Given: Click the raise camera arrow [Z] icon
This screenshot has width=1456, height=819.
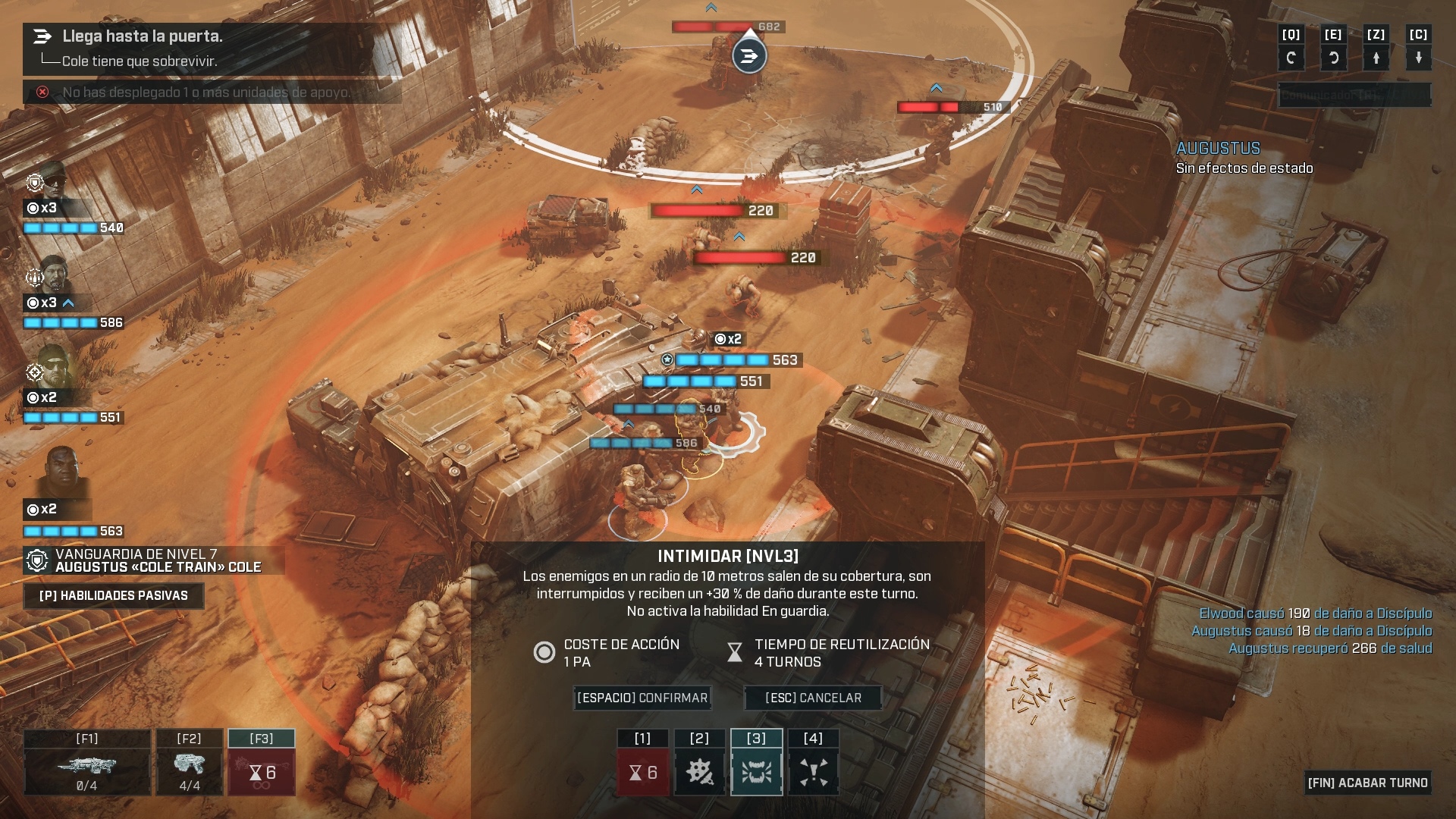Looking at the screenshot, I should pos(1376,56).
